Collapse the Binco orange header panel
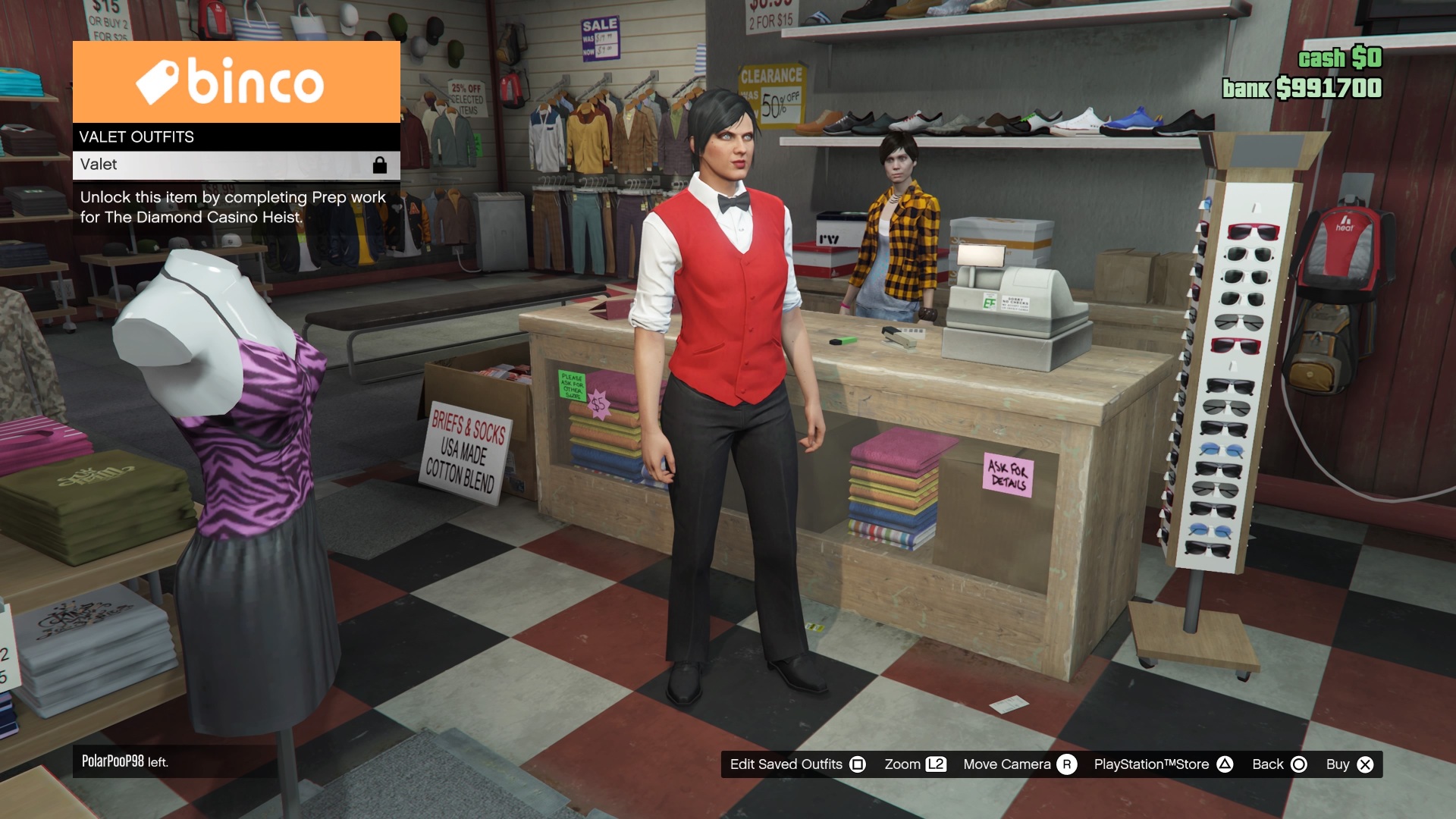 click(x=235, y=82)
